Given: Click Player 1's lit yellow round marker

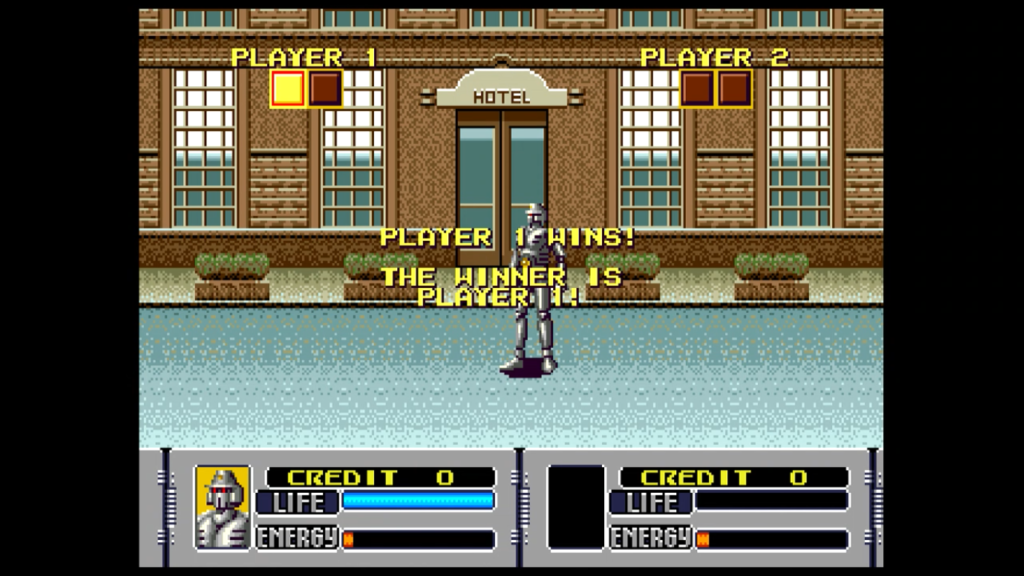Looking at the screenshot, I should pos(288,89).
